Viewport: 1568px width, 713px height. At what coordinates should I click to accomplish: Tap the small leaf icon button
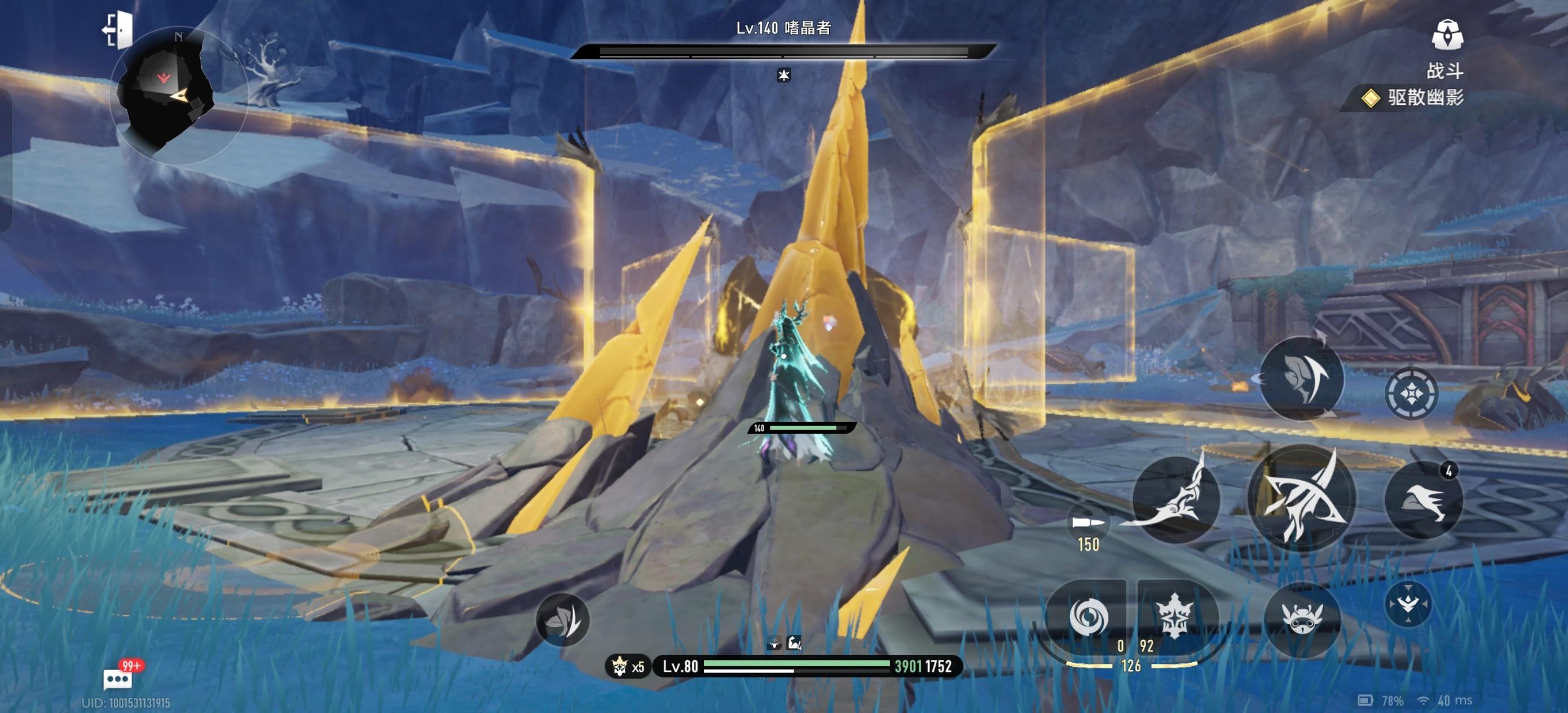(562, 620)
